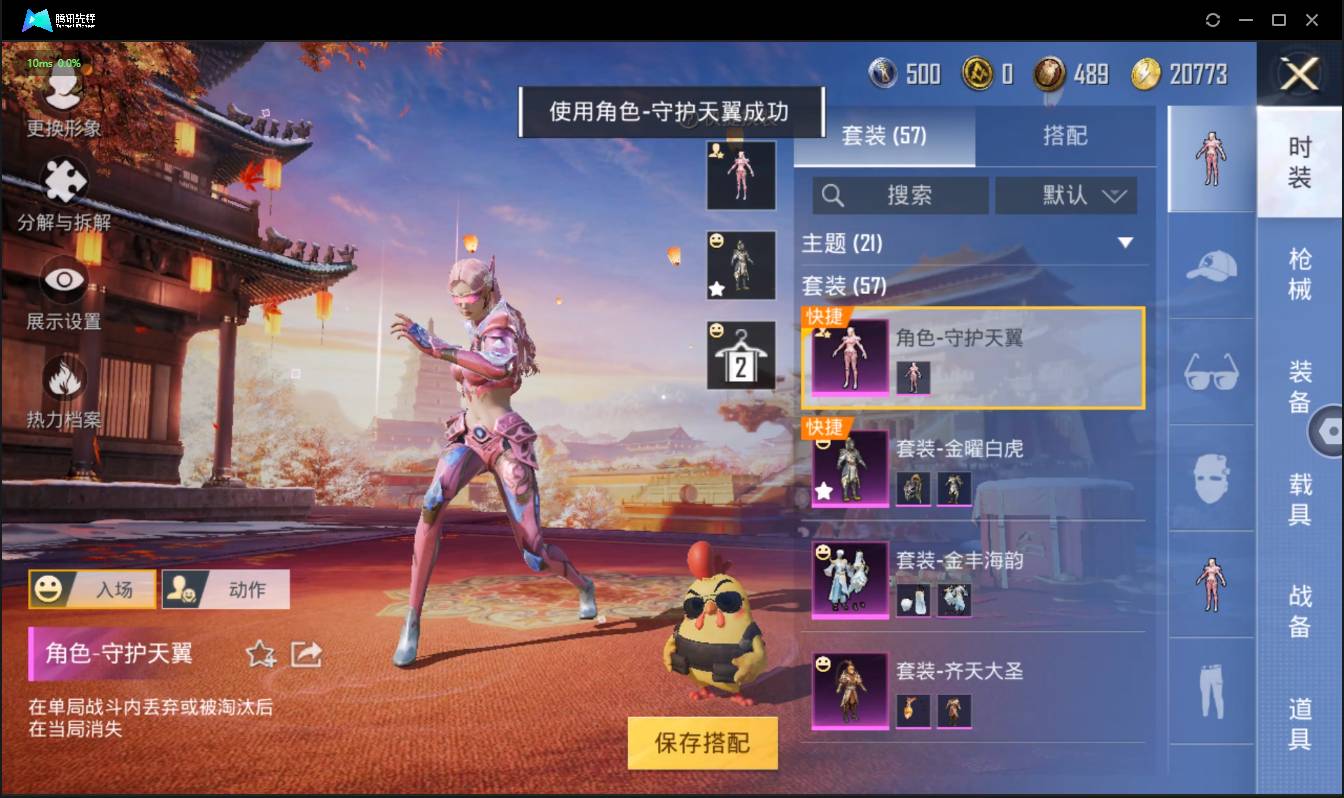Screen dimensions: 1344x798
Task: Select the mask category icon
Action: click(1211, 478)
